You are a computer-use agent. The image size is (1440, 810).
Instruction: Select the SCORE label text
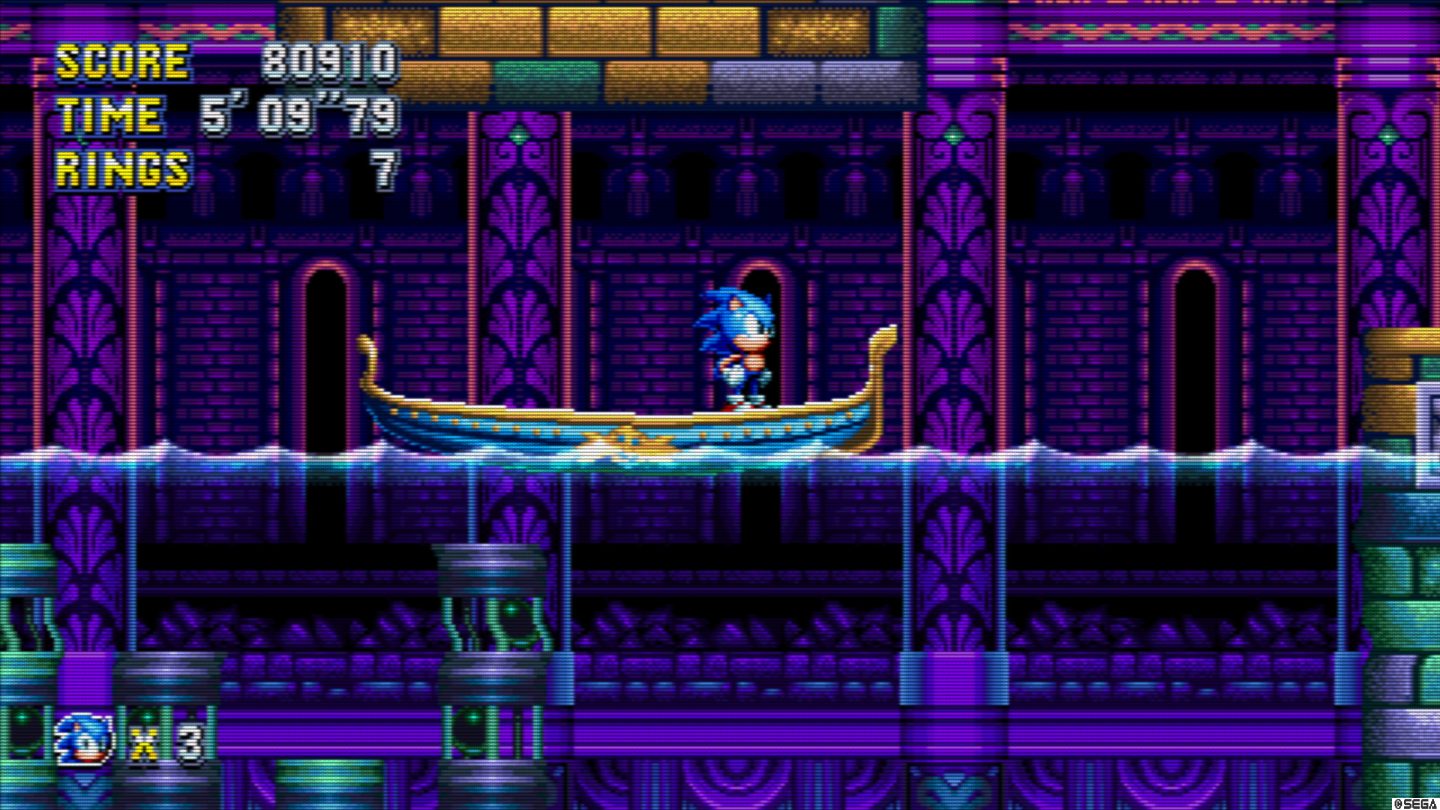[x=125, y=60]
